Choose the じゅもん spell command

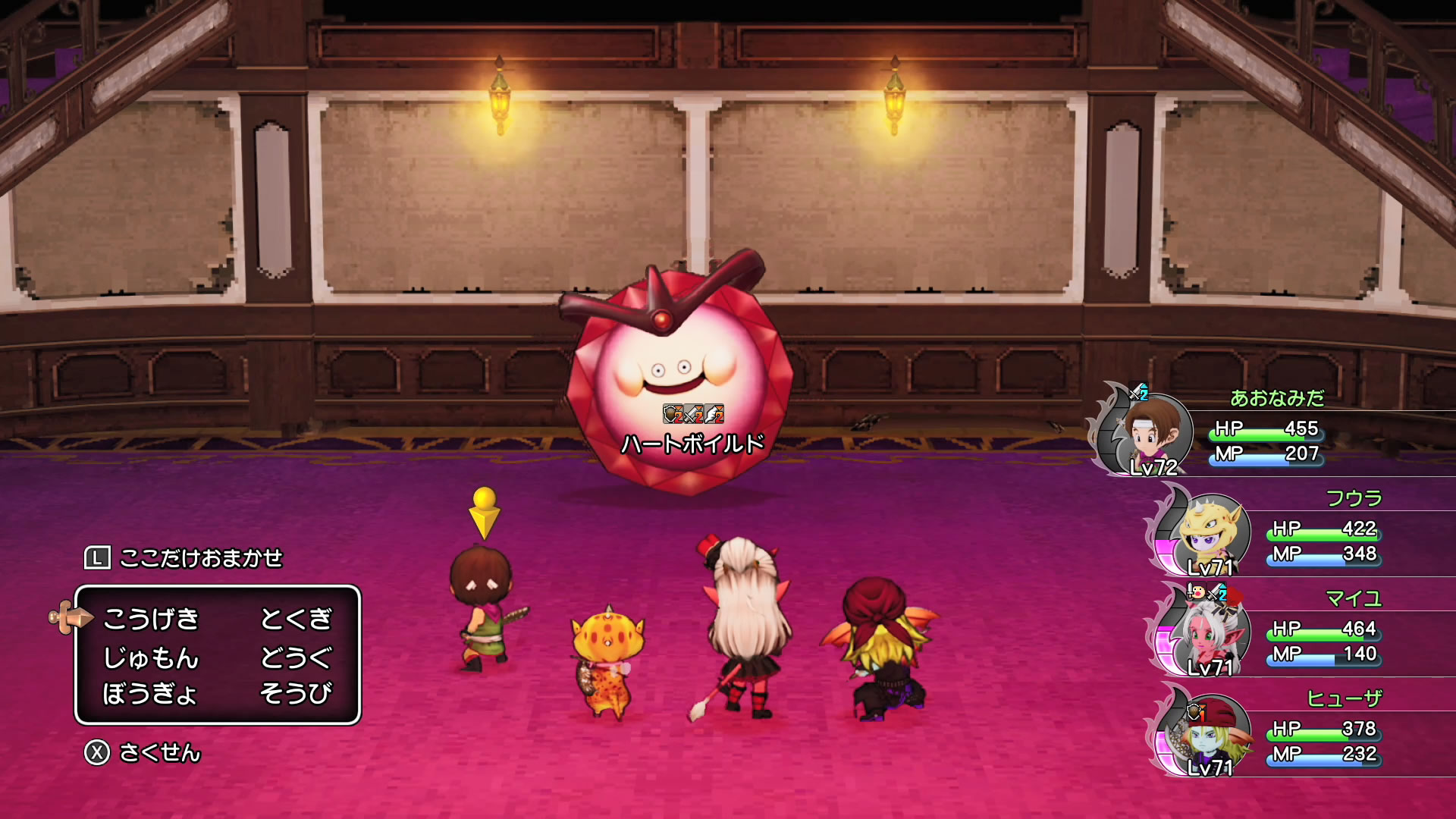tap(151, 657)
